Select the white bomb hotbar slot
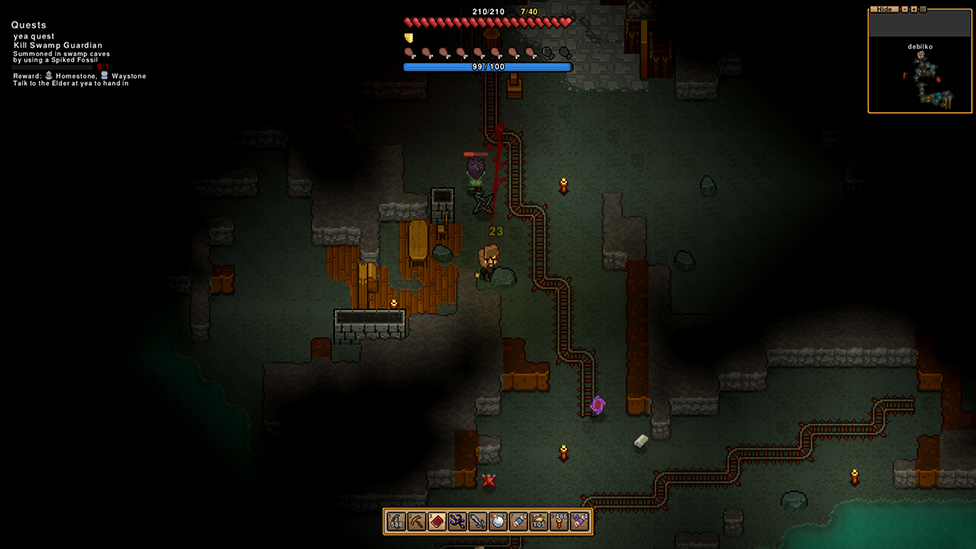 coord(498,521)
